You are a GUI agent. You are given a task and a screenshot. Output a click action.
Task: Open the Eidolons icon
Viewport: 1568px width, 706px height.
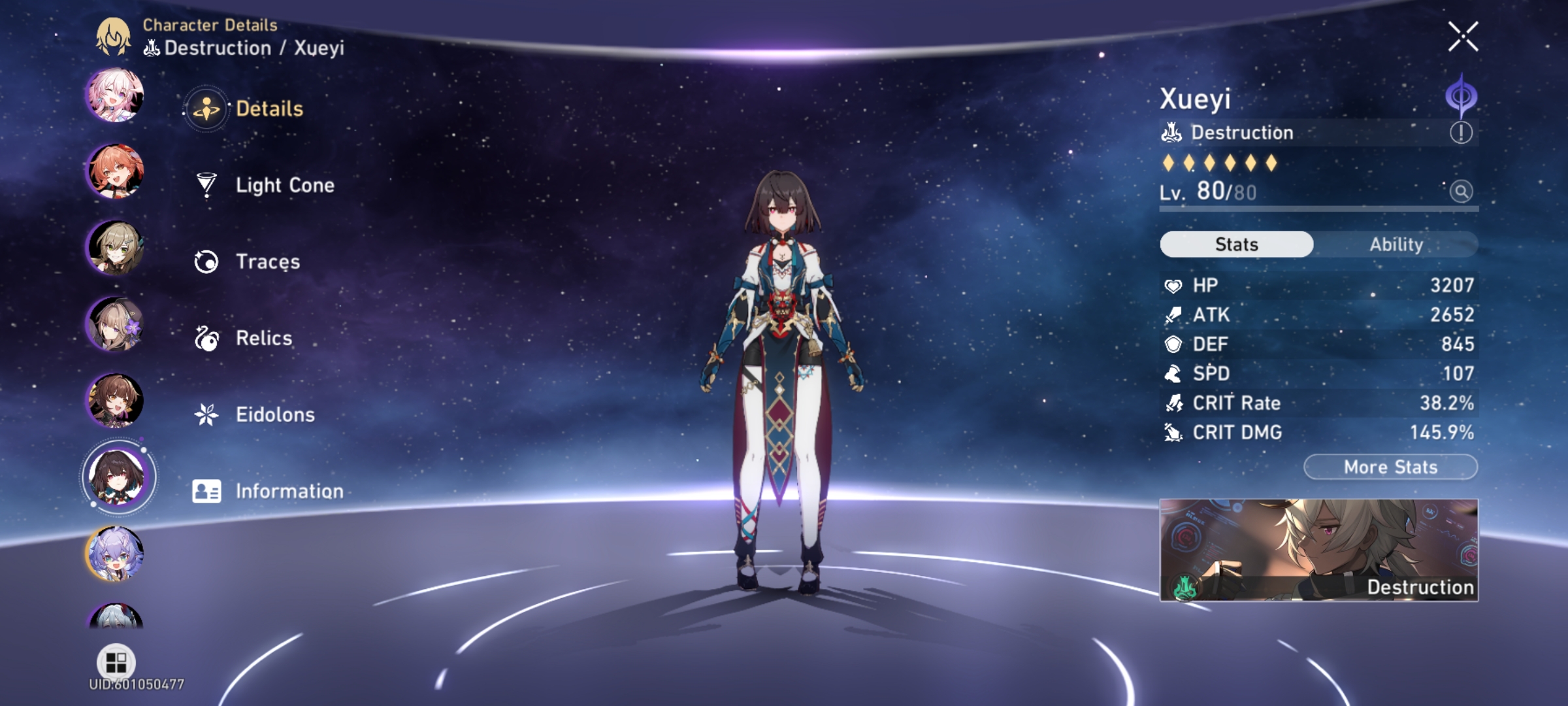pyautogui.click(x=206, y=414)
